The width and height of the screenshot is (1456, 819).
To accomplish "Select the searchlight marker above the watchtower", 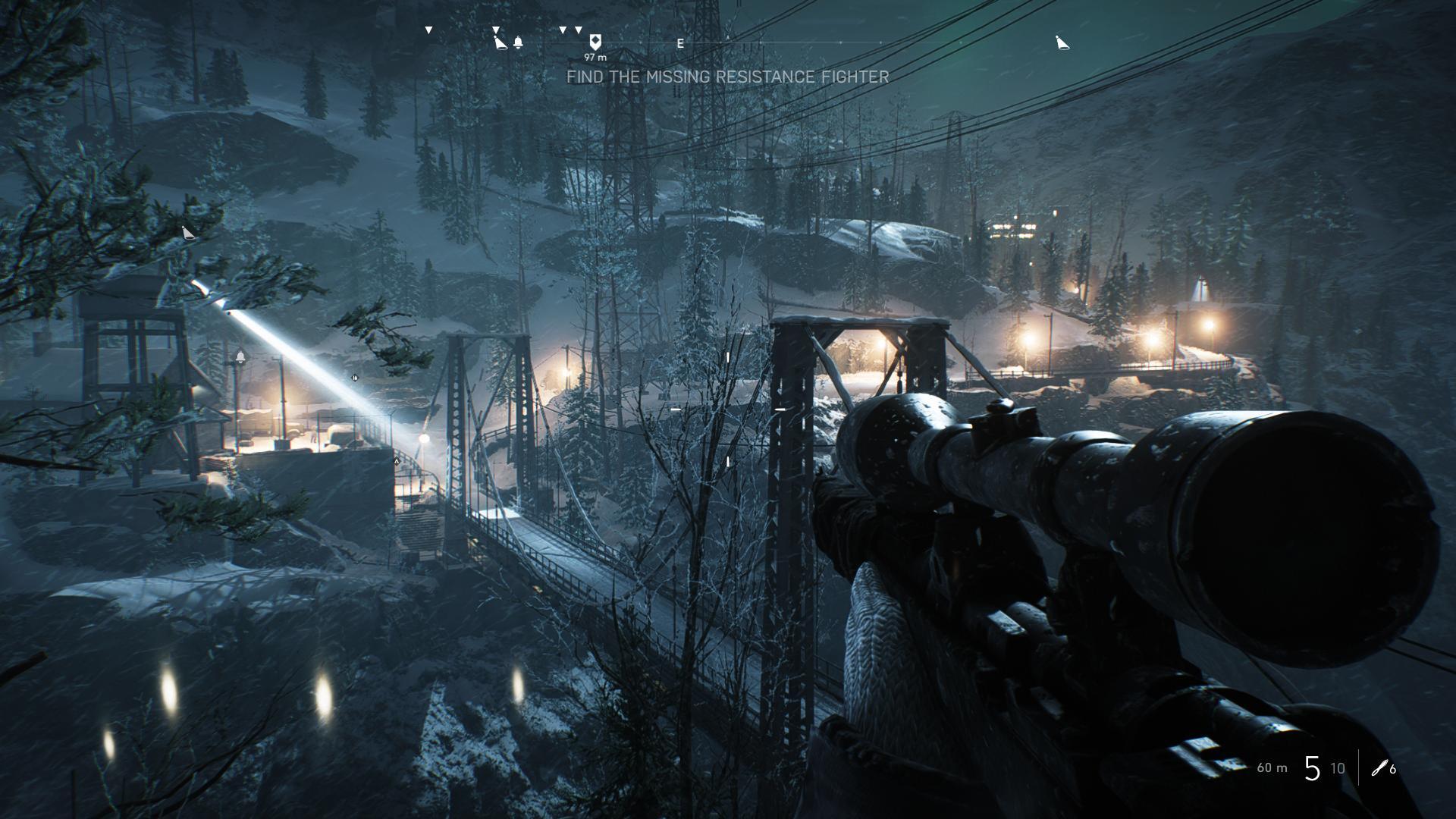I will 189,233.
